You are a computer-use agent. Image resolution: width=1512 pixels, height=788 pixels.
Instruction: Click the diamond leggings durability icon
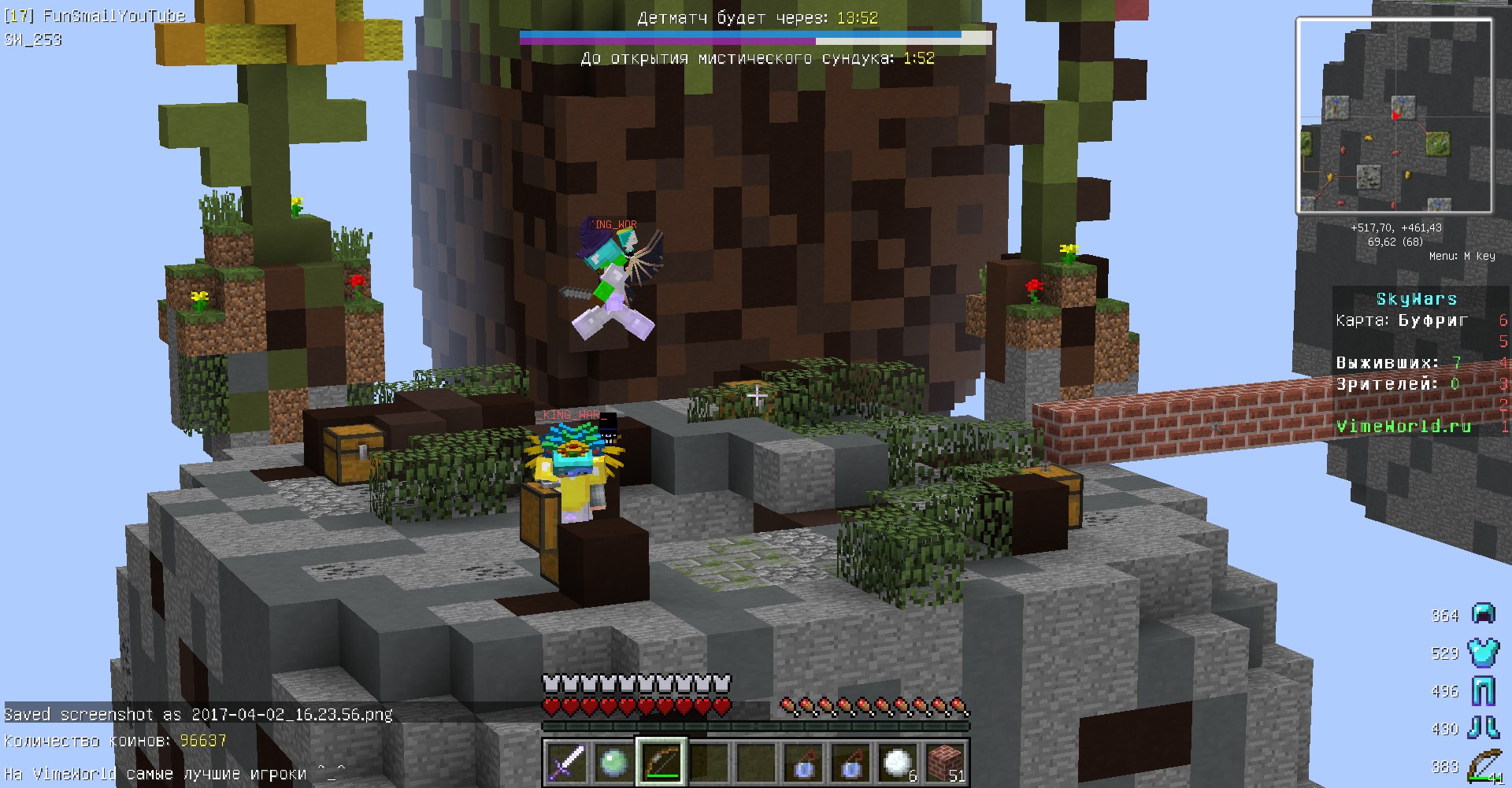tap(1484, 690)
